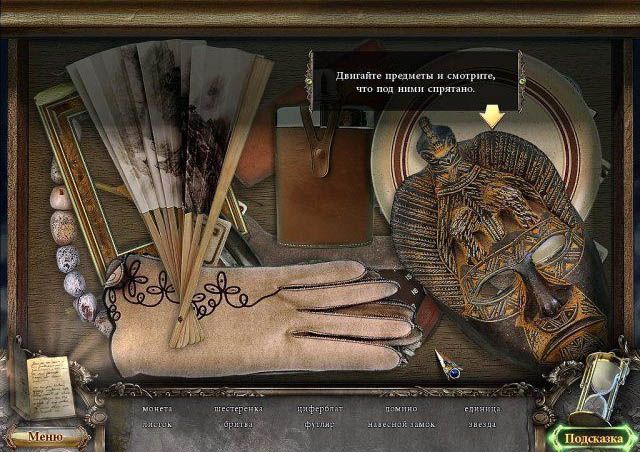Click the циферблат entry in the item list
This screenshot has height=452, width=640.
coord(320,409)
